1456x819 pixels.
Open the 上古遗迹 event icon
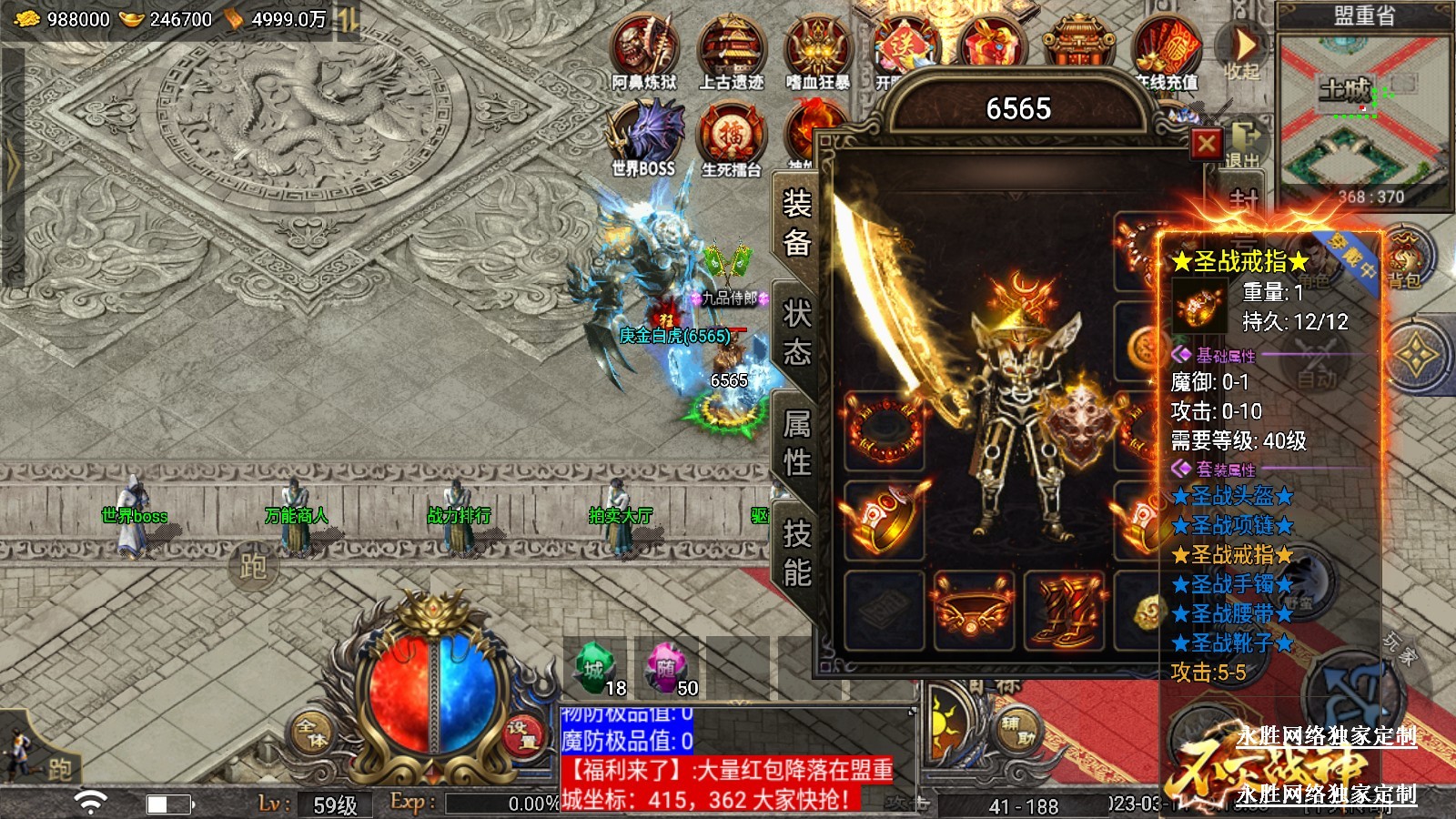pos(731,50)
